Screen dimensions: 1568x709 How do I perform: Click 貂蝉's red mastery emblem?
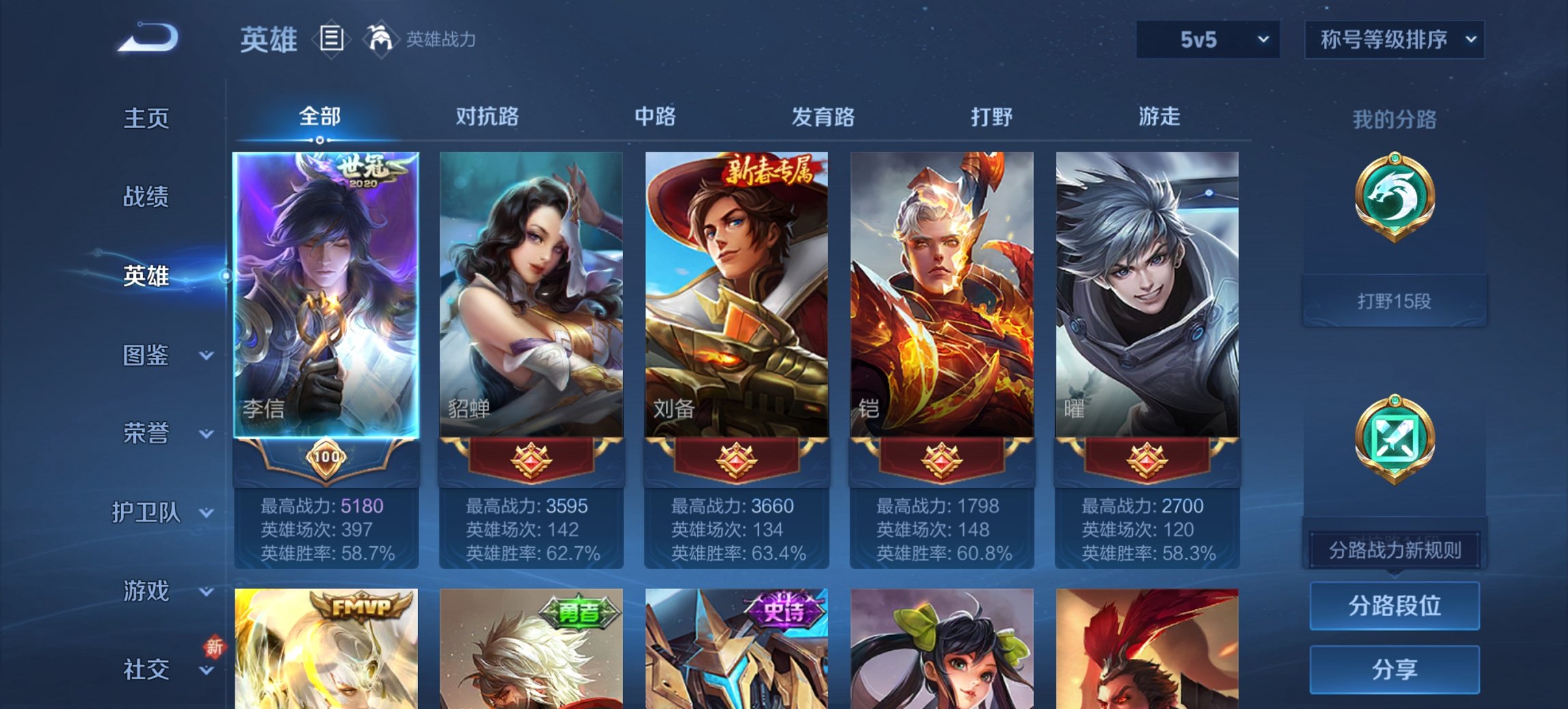click(532, 460)
